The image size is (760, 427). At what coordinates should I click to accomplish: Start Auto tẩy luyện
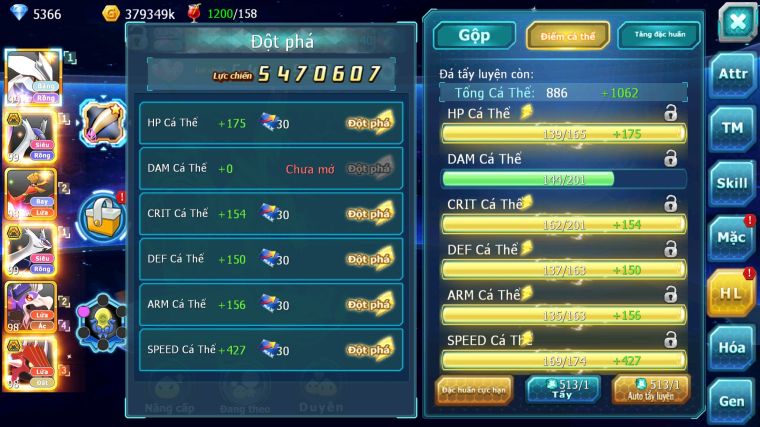click(651, 389)
